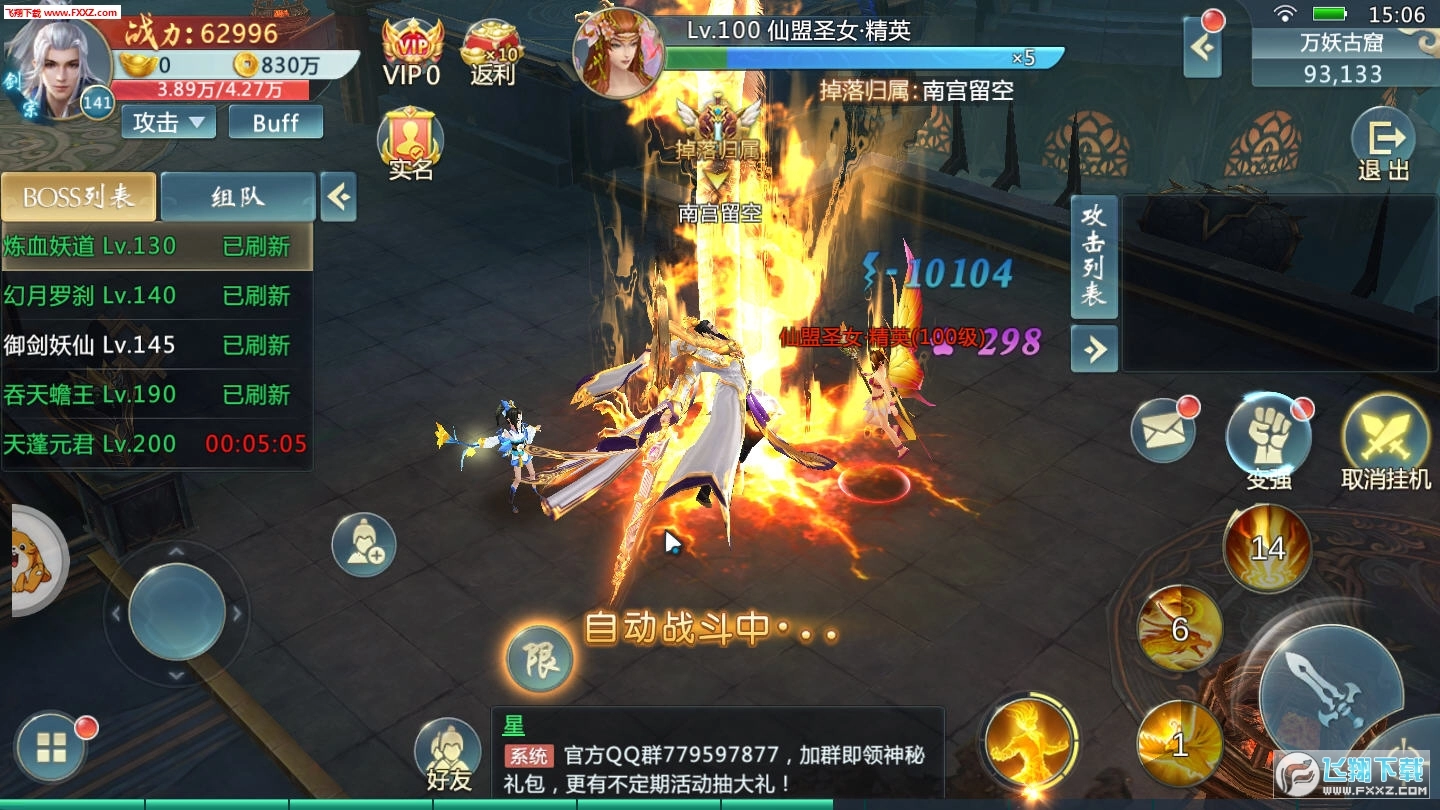Click the Buff button
1440x810 pixels.
[x=276, y=122]
